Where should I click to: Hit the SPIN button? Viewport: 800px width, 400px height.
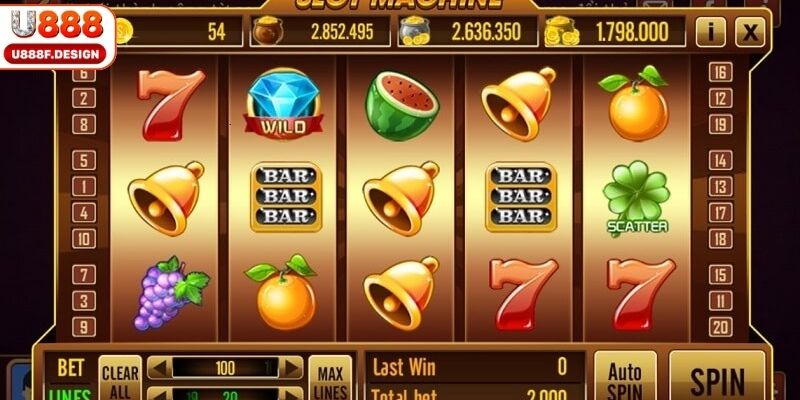717,378
